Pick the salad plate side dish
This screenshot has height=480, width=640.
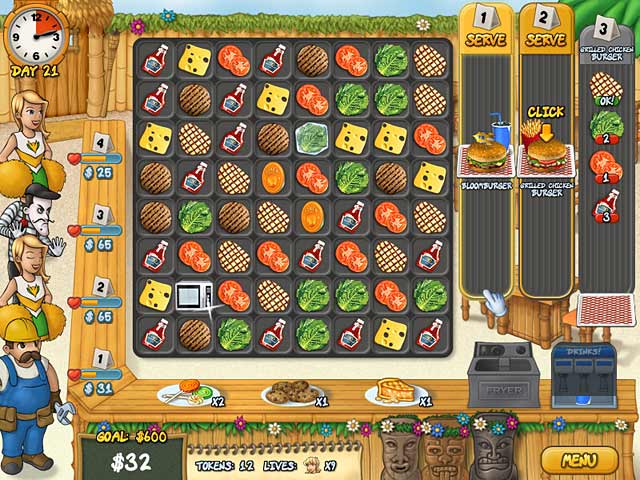click(x=183, y=393)
